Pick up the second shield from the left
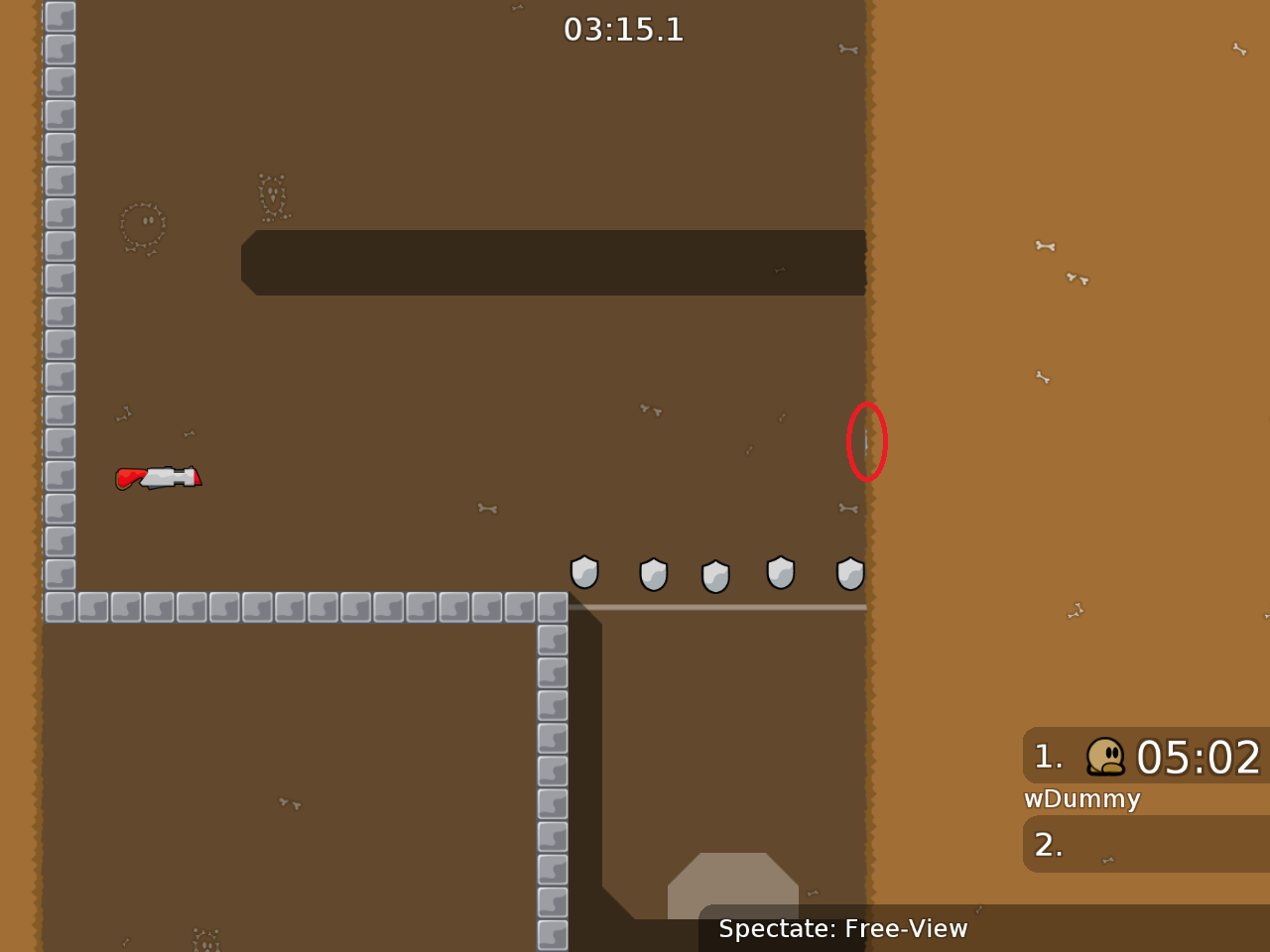 click(653, 573)
